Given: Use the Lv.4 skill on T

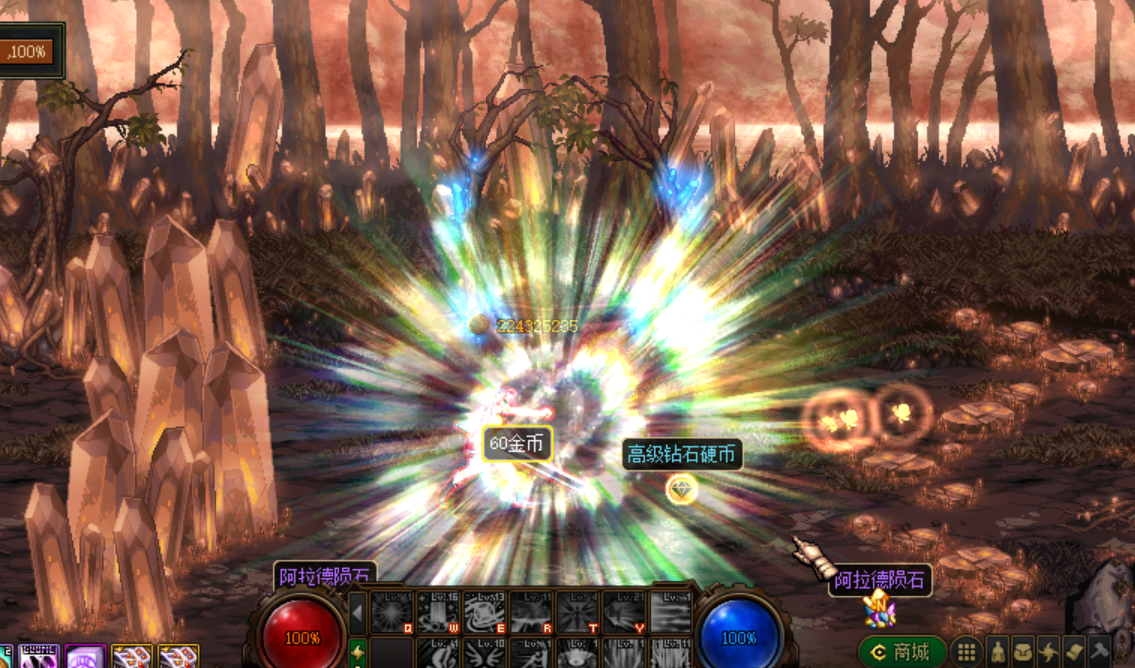Looking at the screenshot, I should (578, 612).
